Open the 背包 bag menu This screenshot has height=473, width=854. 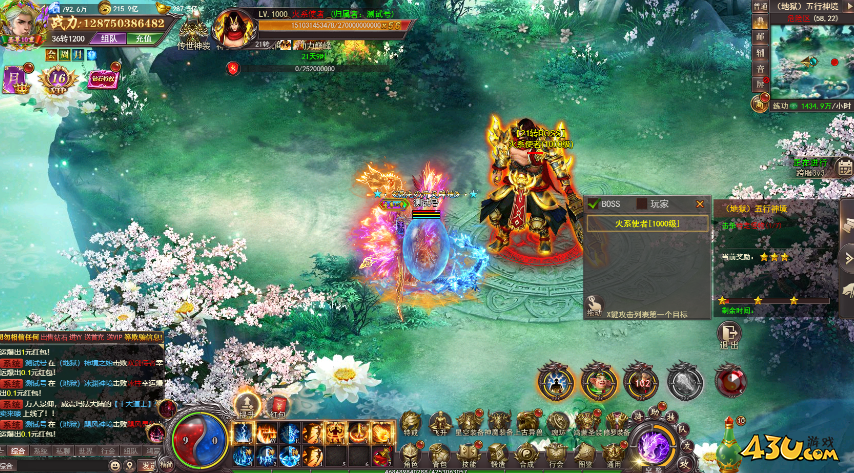coord(440,454)
